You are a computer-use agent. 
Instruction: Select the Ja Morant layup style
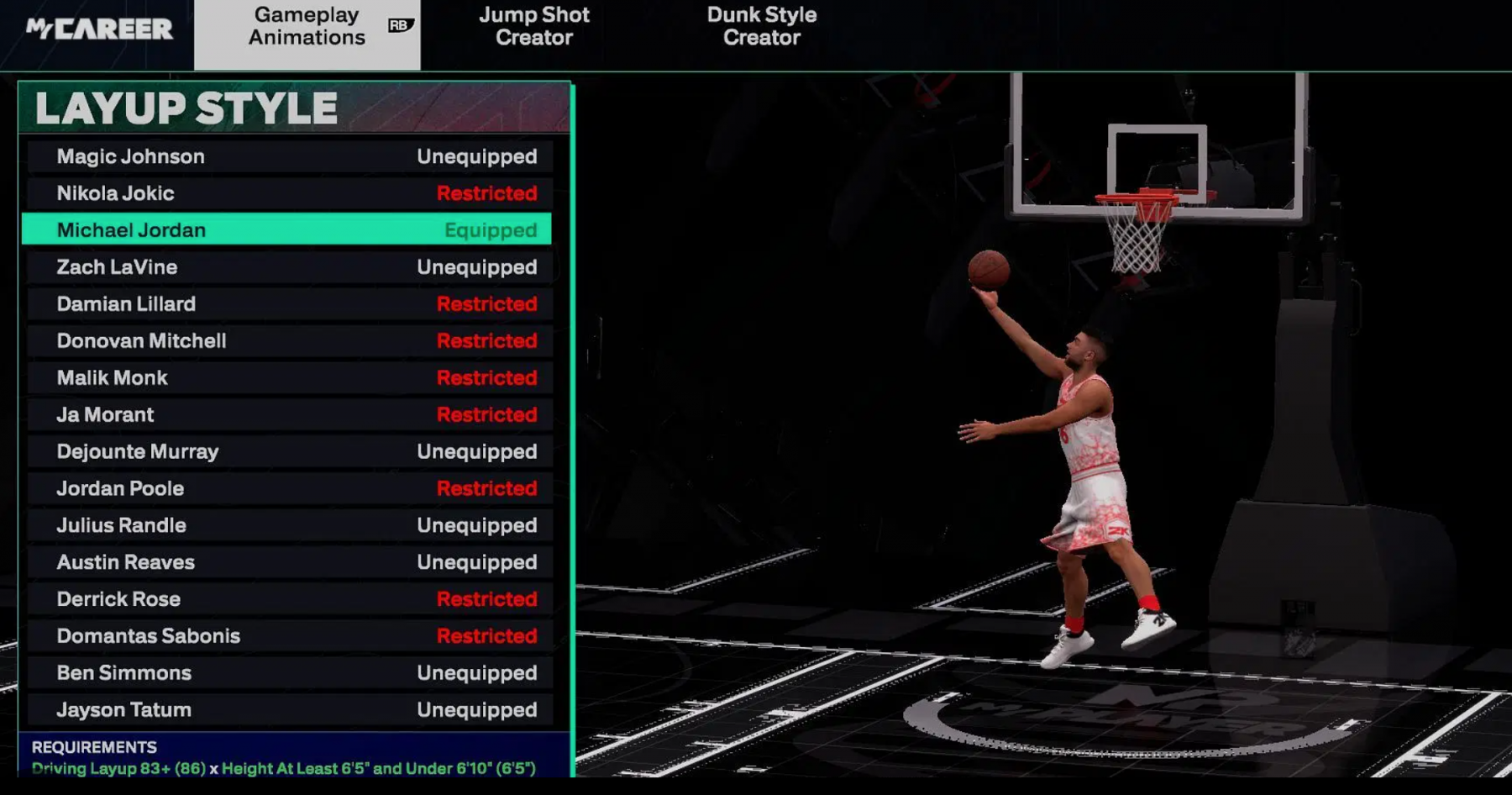[289, 415]
